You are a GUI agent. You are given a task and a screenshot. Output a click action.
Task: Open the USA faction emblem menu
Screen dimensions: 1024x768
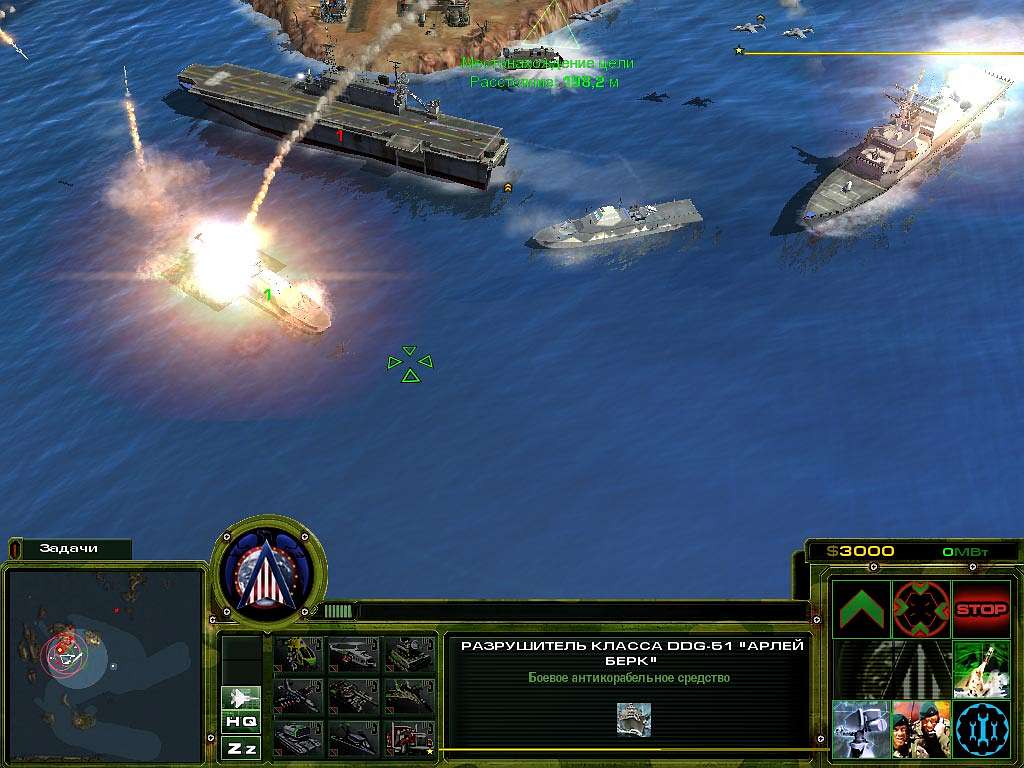click(x=269, y=571)
